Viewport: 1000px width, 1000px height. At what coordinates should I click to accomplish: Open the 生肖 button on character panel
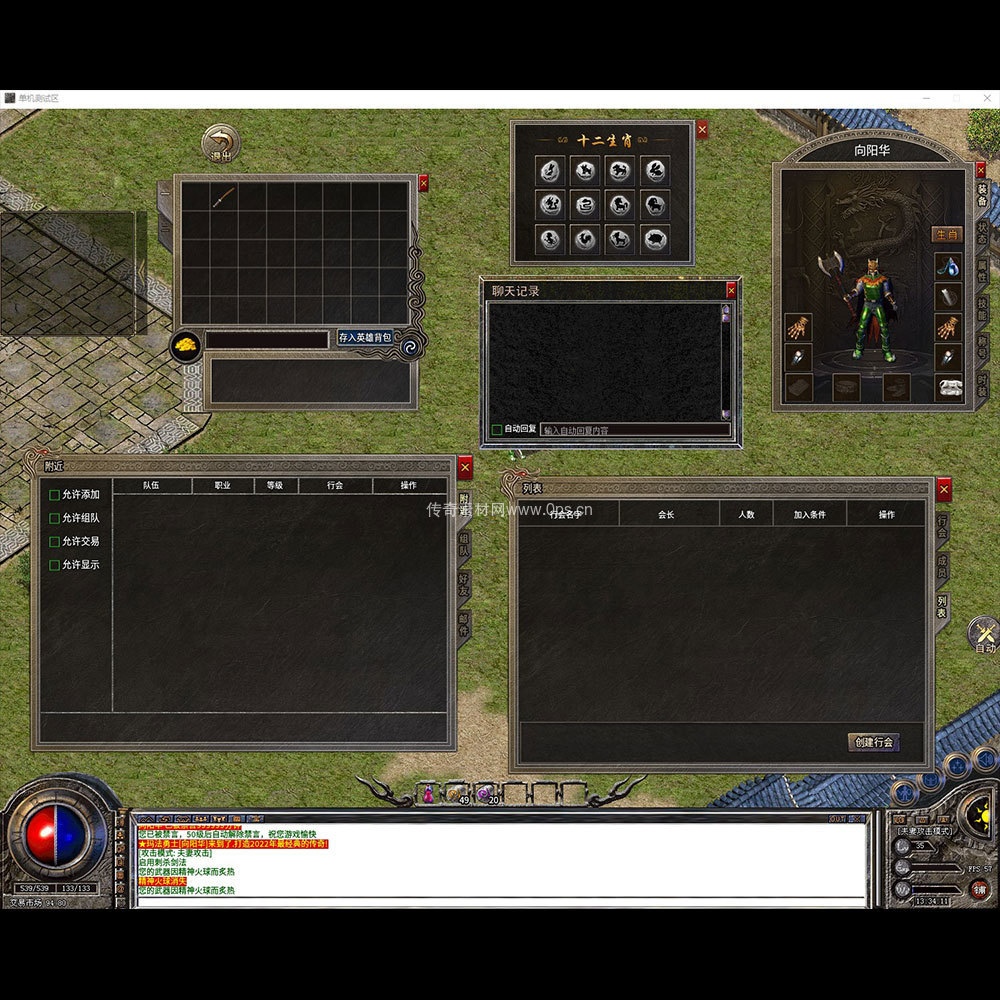tap(947, 235)
